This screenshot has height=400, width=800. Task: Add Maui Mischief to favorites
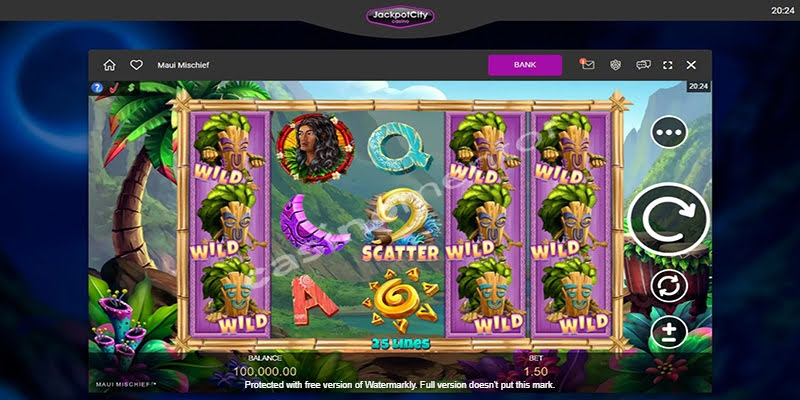[136, 65]
